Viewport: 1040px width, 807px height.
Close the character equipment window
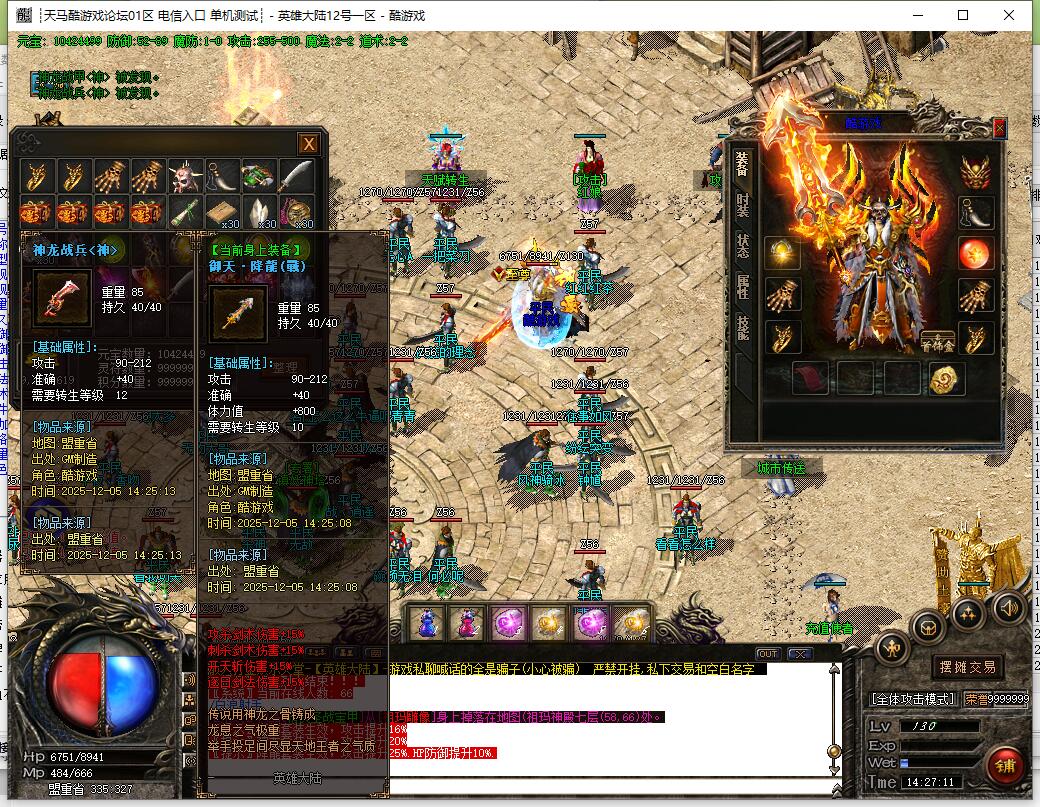pyautogui.click(x=999, y=128)
